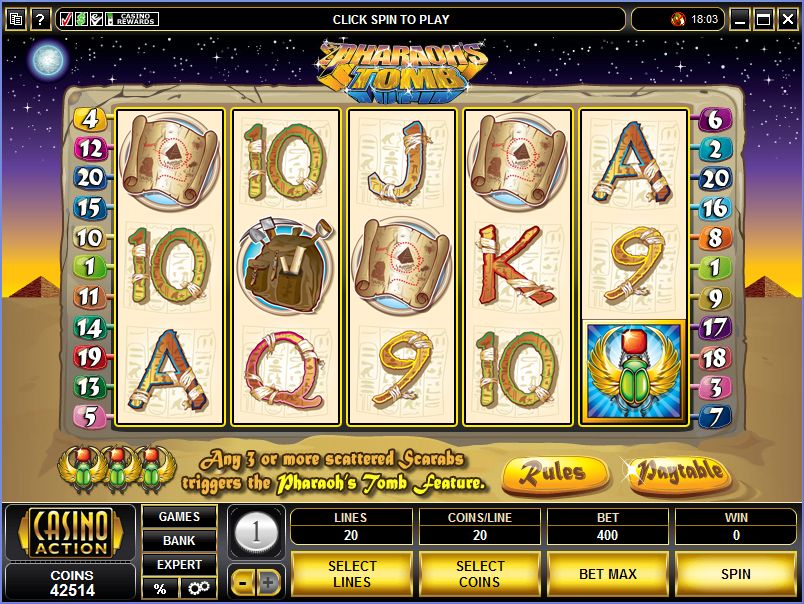Open the Paytable
Viewport: 804px width, 604px height.
680,471
